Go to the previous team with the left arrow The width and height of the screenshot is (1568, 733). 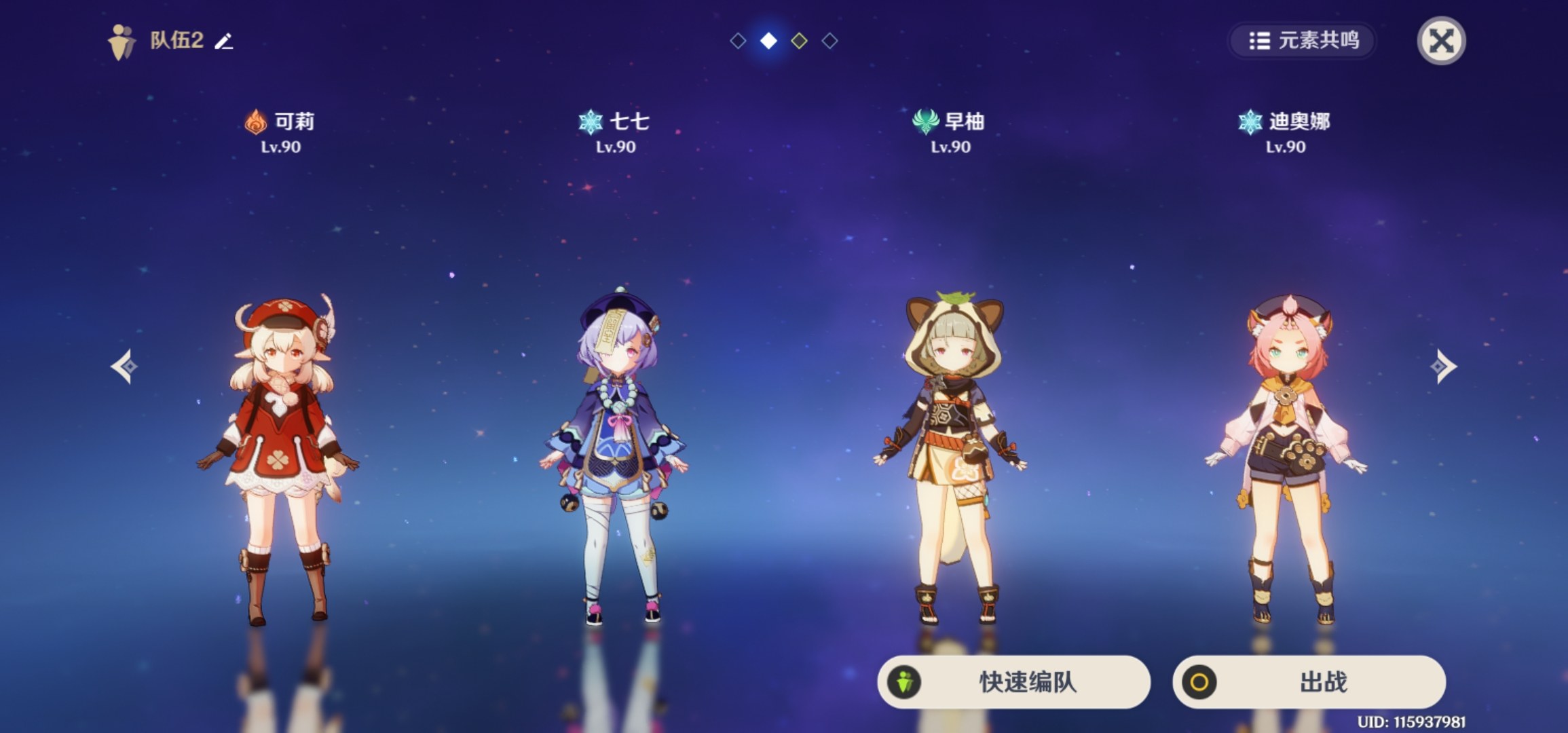(x=124, y=366)
